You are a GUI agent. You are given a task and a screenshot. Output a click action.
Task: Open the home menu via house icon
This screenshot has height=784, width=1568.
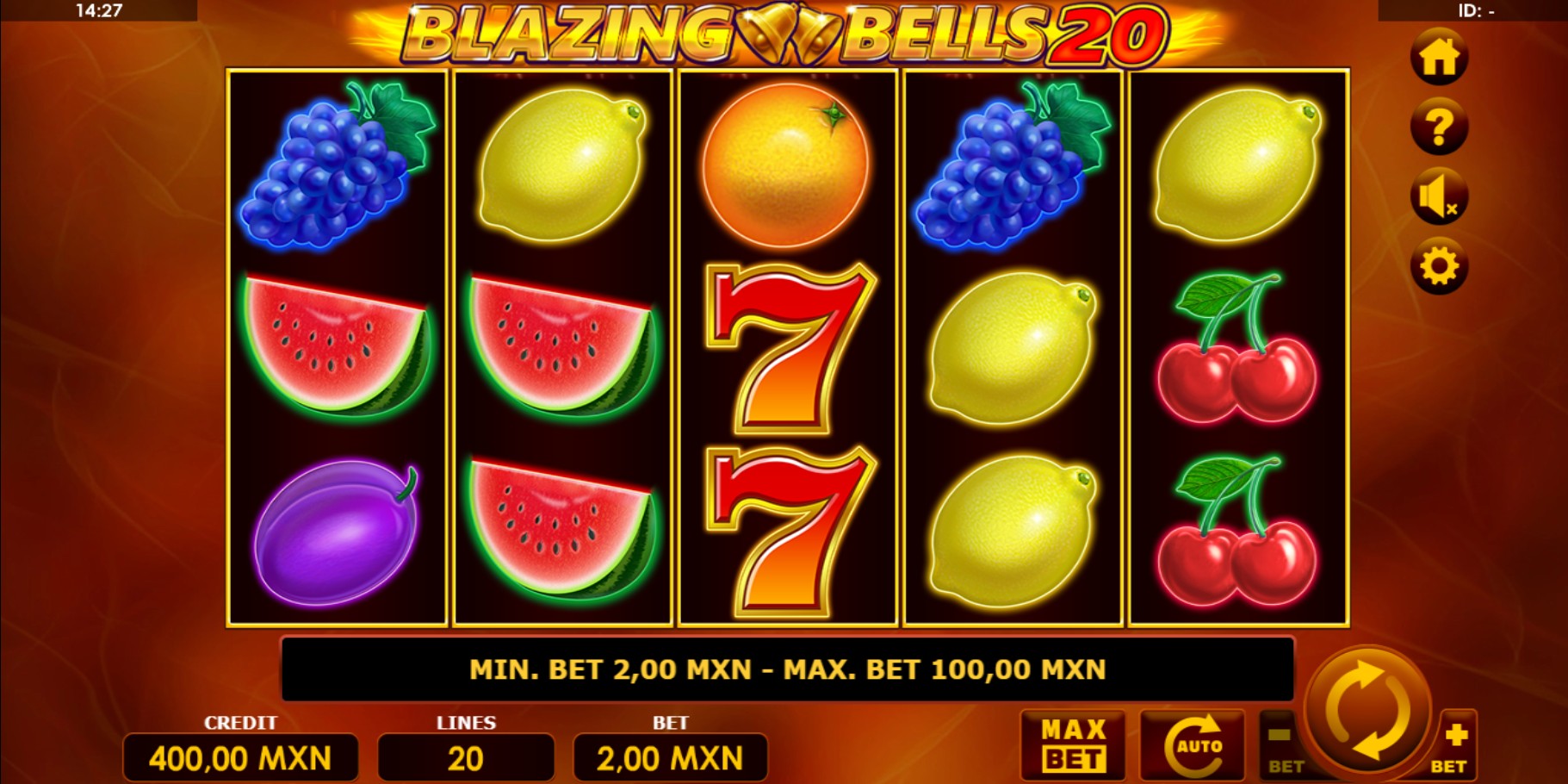(1440, 56)
